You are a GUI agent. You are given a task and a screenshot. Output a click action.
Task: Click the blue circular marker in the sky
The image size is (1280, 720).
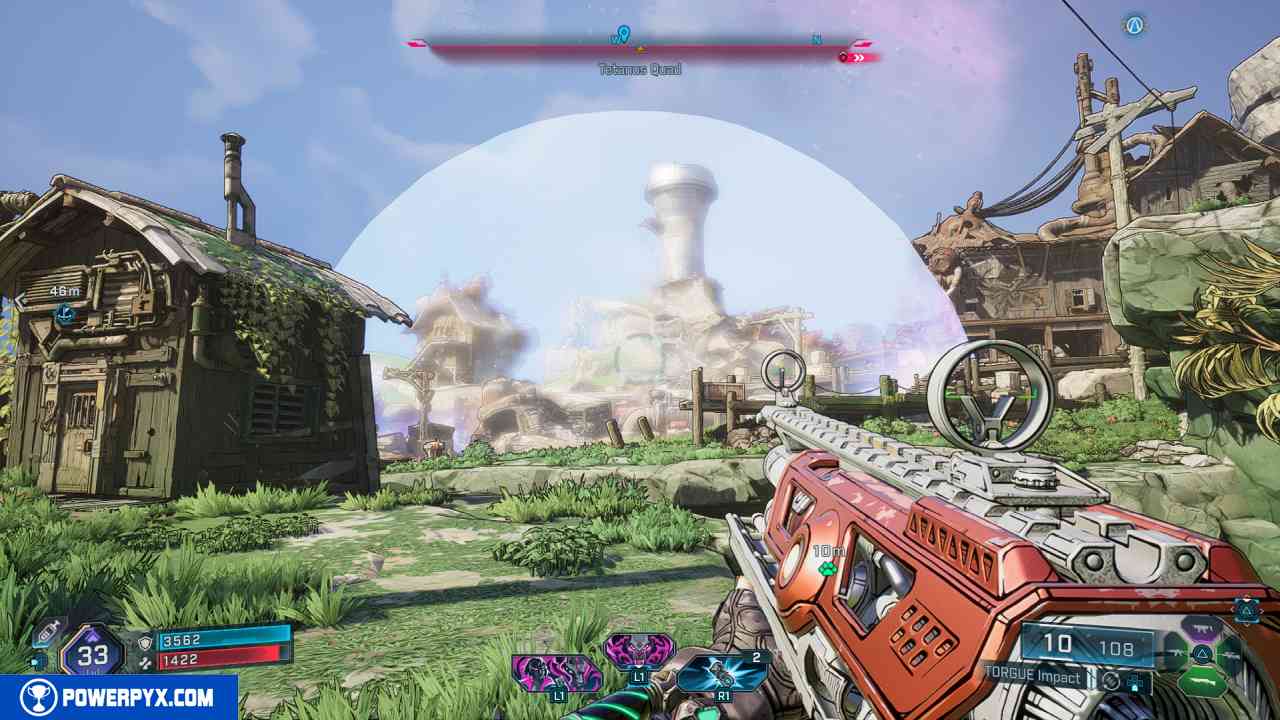(1133, 24)
